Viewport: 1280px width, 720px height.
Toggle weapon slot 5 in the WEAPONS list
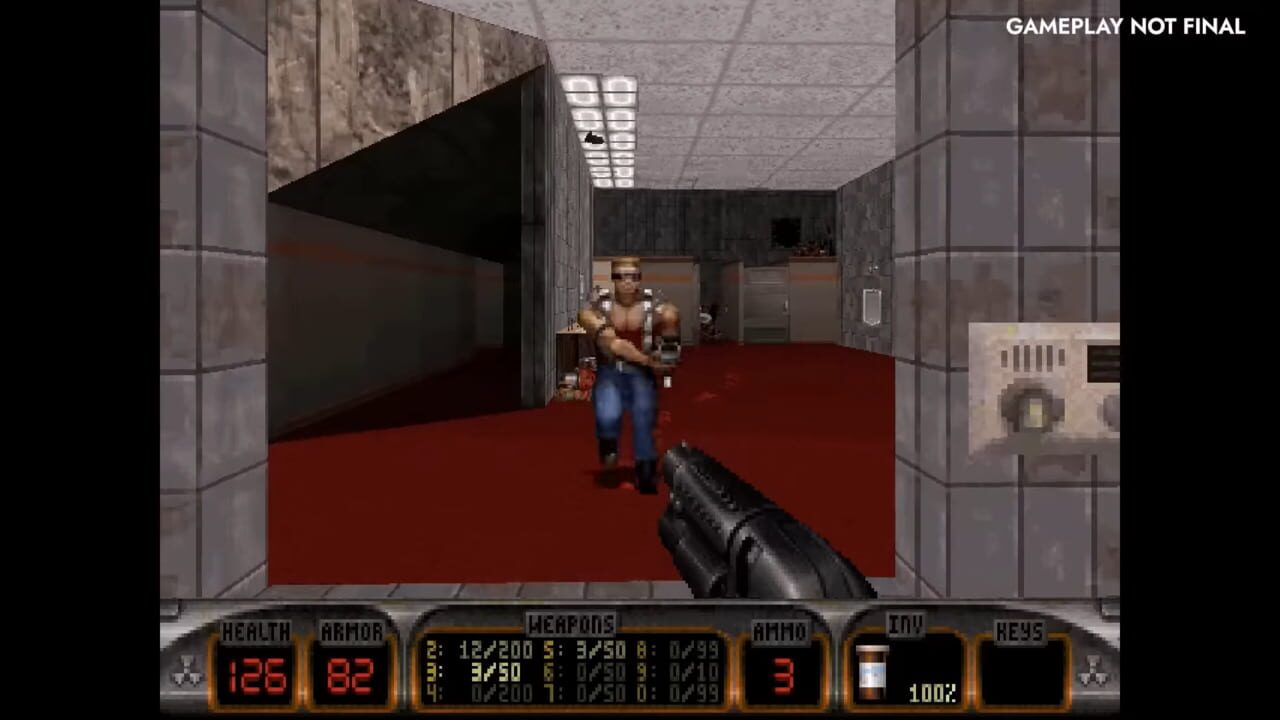(x=580, y=646)
